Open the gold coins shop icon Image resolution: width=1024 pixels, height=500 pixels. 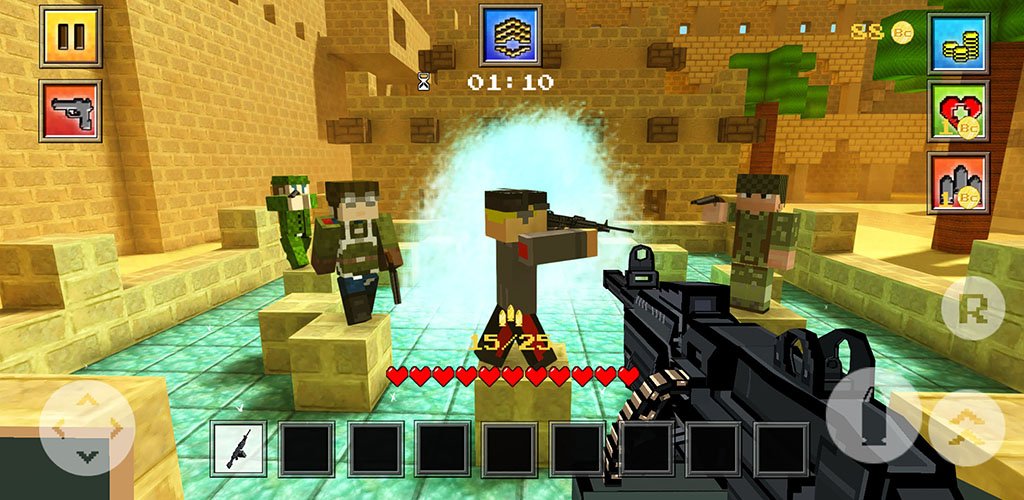(x=958, y=44)
